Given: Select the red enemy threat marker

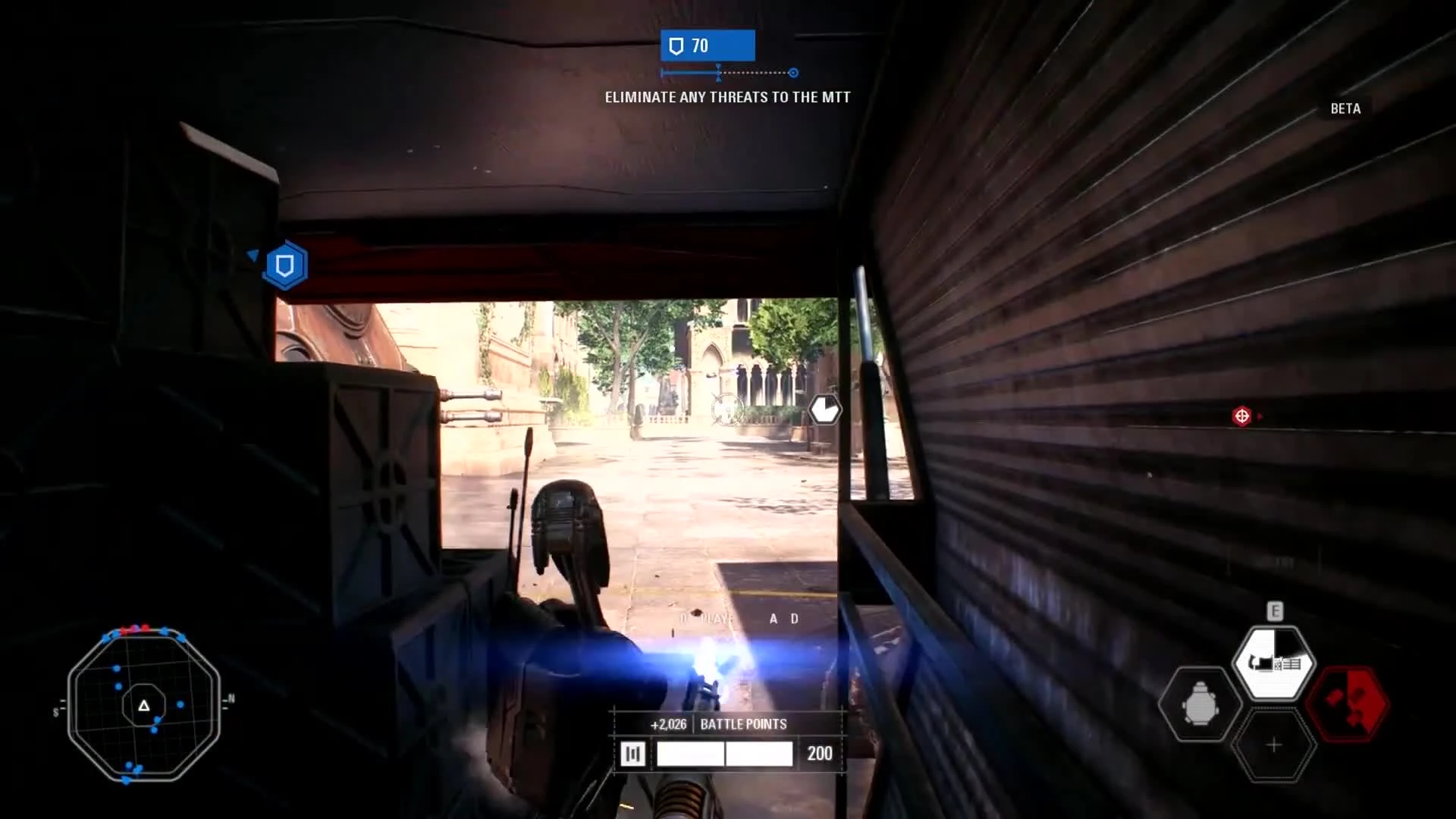Looking at the screenshot, I should click(x=1242, y=415).
